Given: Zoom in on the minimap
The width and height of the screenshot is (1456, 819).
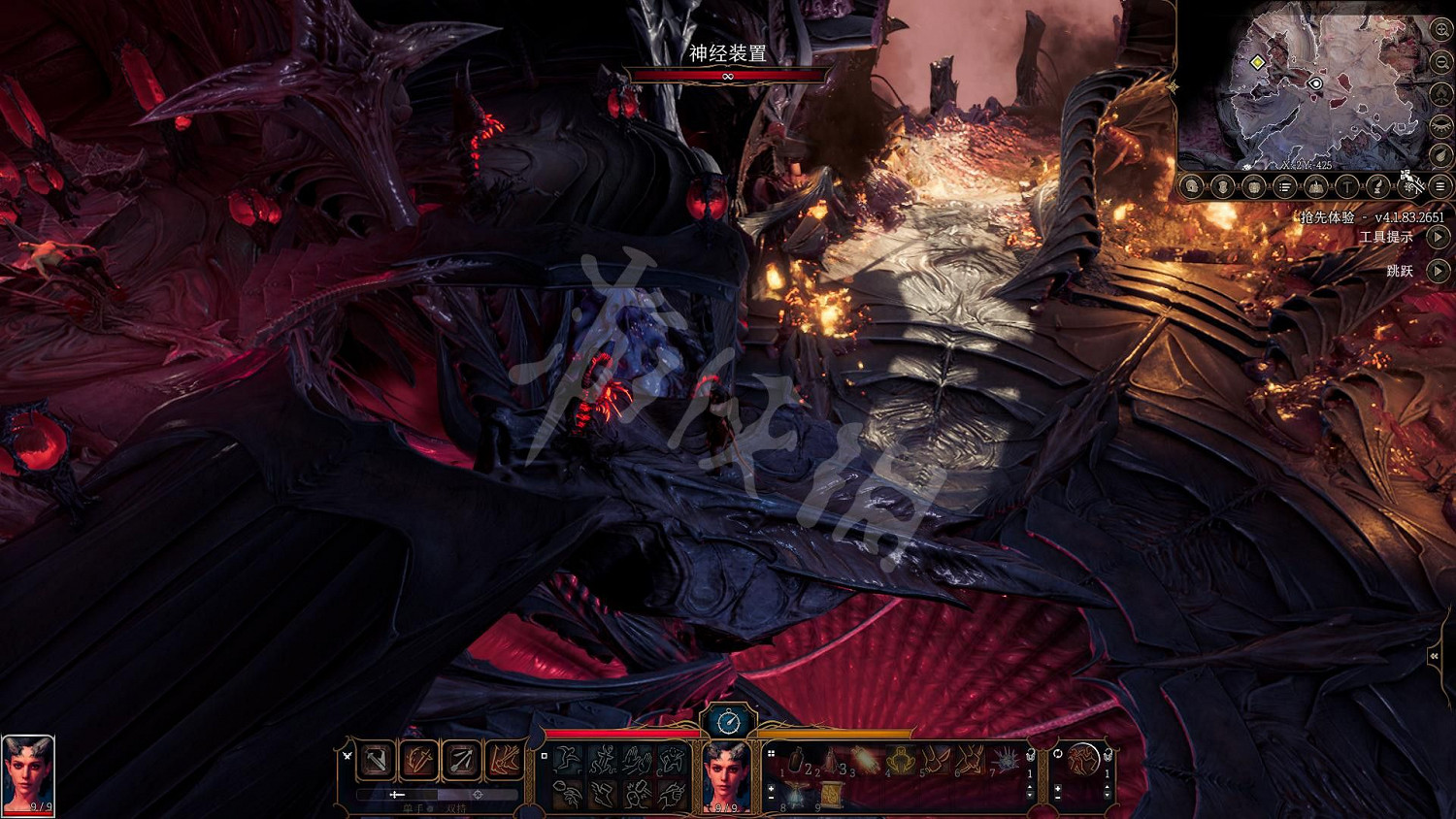Looking at the screenshot, I should tap(1441, 30).
